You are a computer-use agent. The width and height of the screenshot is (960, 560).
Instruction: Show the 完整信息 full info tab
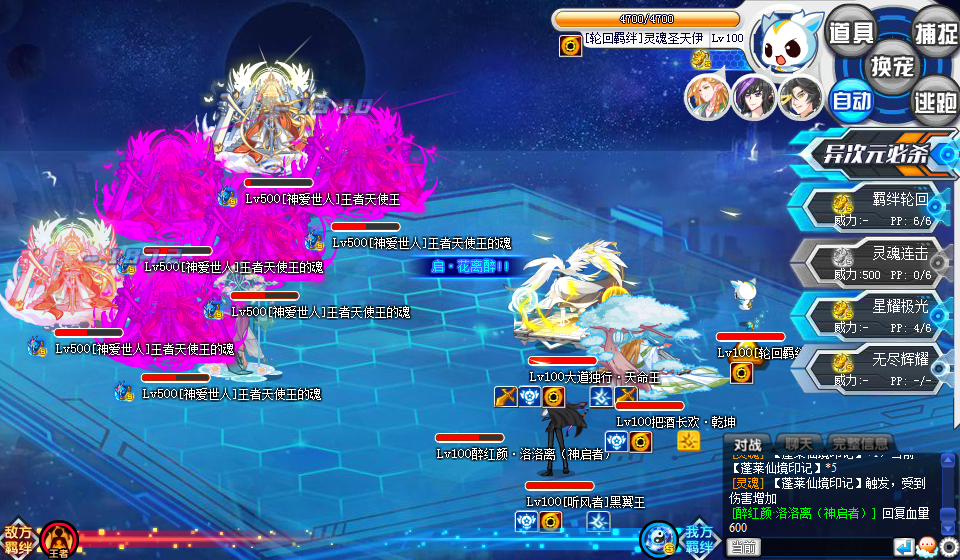(859, 443)
